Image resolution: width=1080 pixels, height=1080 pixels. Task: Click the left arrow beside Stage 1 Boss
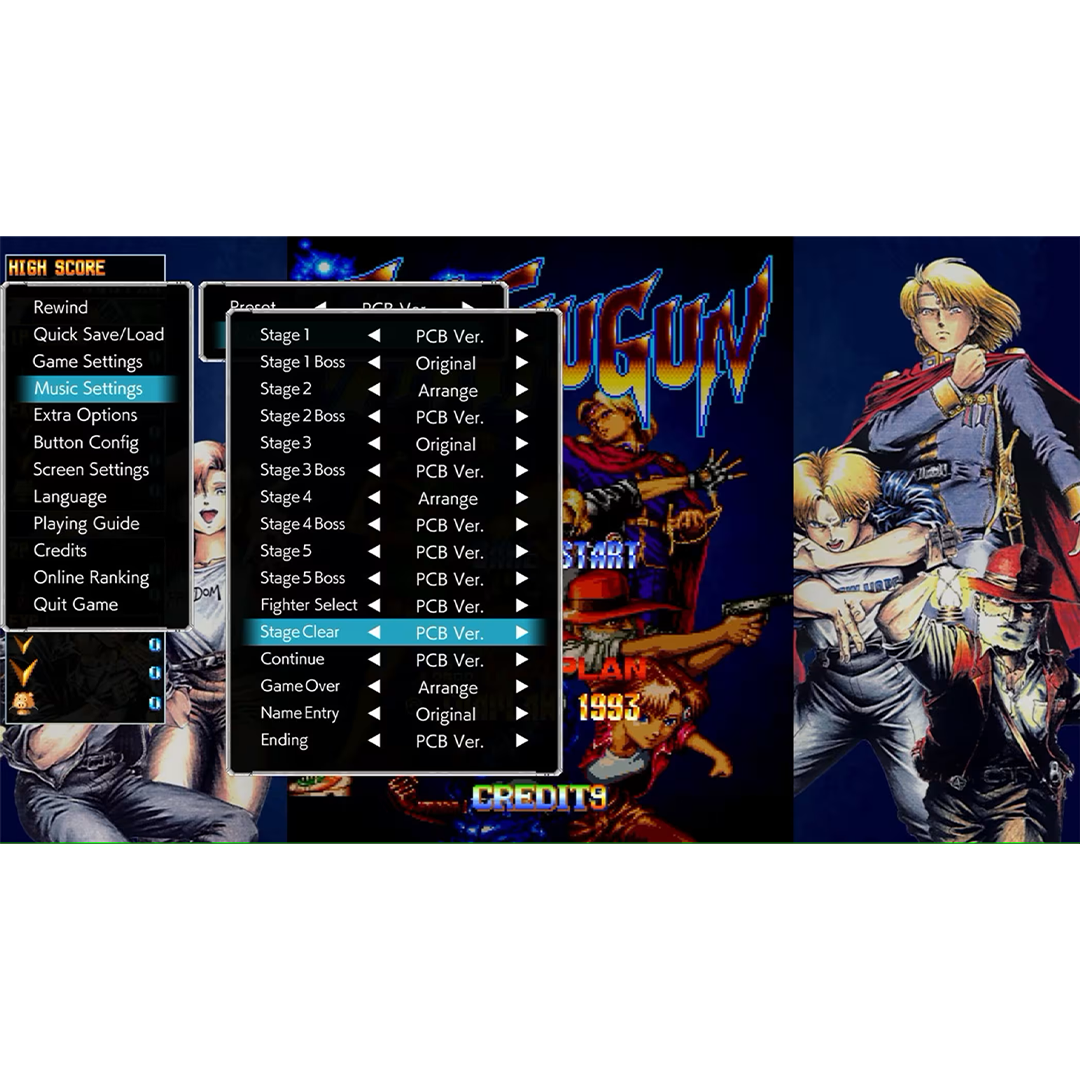point(374,363)
